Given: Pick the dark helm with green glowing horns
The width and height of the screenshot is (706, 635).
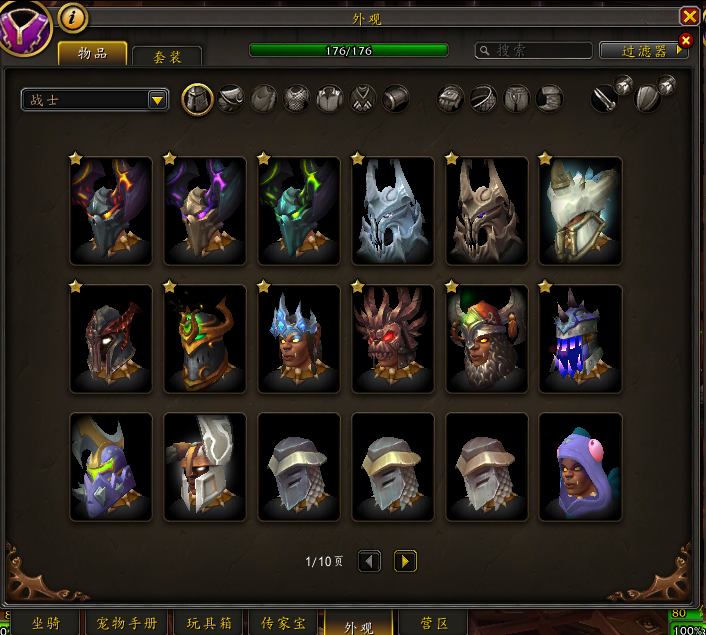Looking at the screenshot, I should click(x=299, y=210).
